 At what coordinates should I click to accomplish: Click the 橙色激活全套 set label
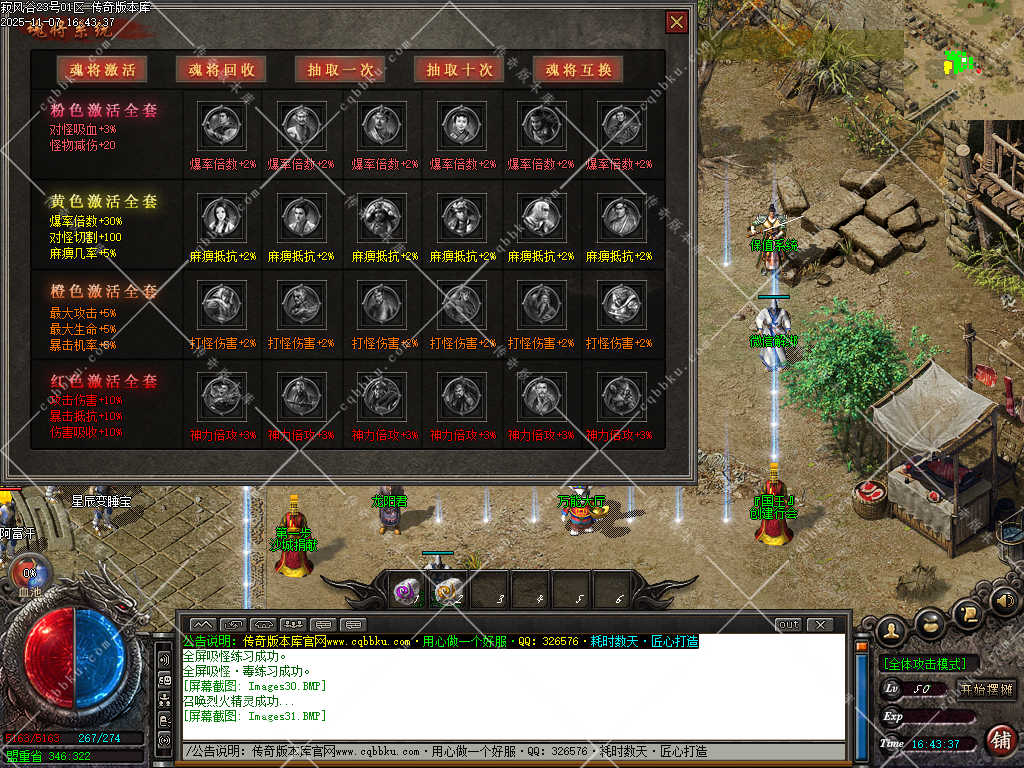tap(105, 291)
